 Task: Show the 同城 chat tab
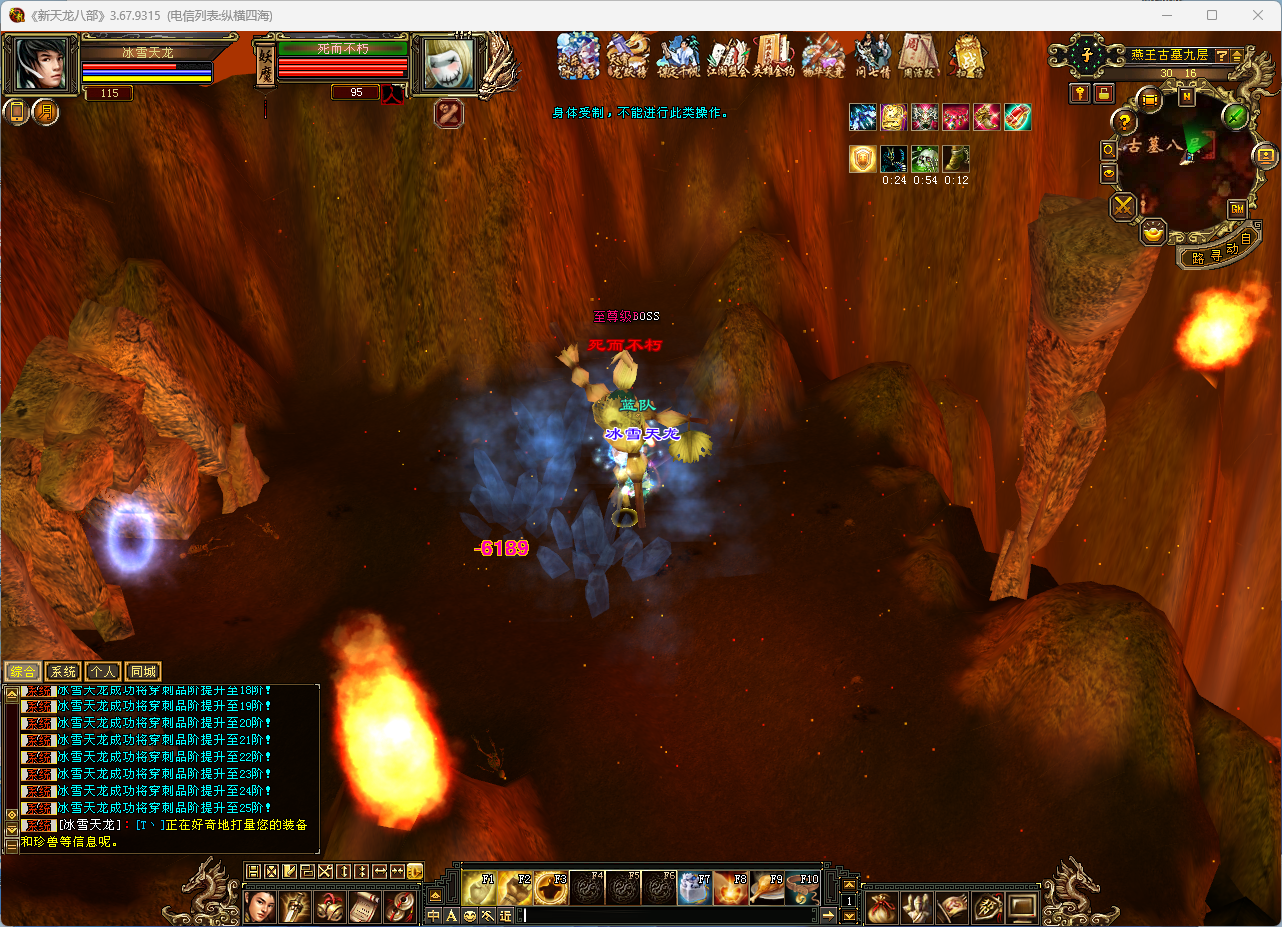(143, 672)
